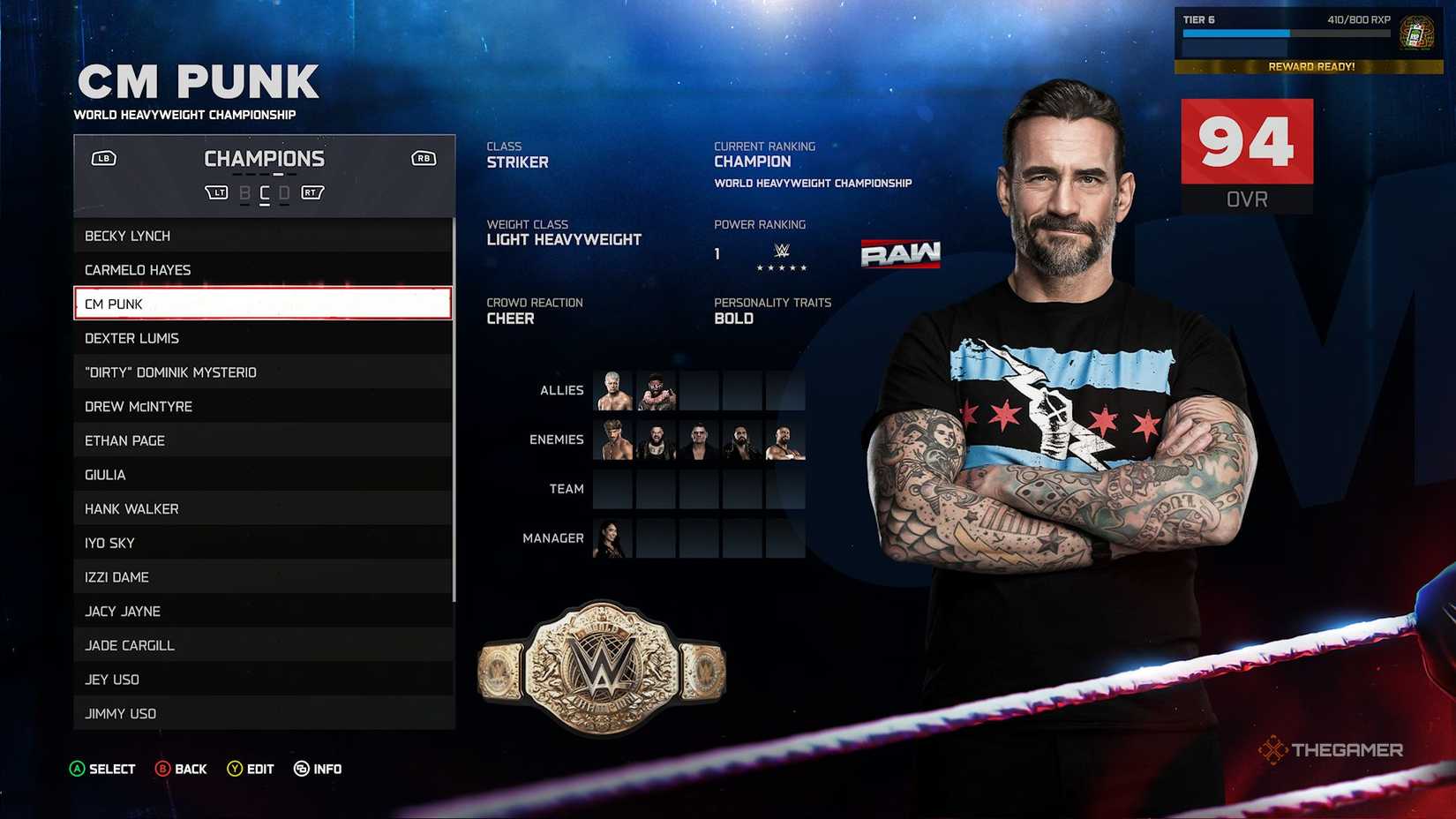Image resolution: width=1456 pixels, height=819 pixels.
Task: Click the LT trigger icon
Action: [216, 192]
